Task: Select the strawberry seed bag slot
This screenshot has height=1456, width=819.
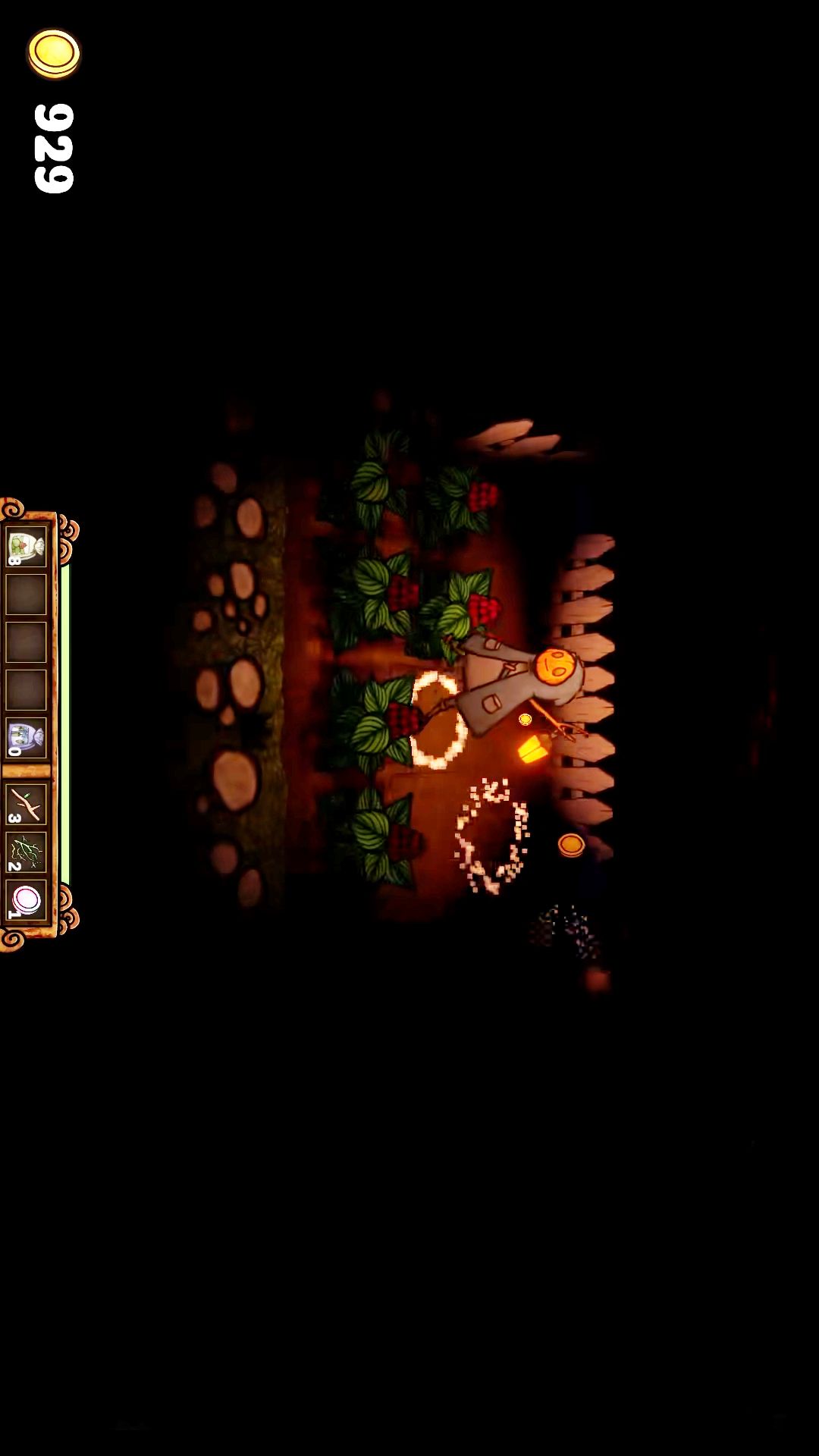Action: pyautogui.click(x=26, y=547)
